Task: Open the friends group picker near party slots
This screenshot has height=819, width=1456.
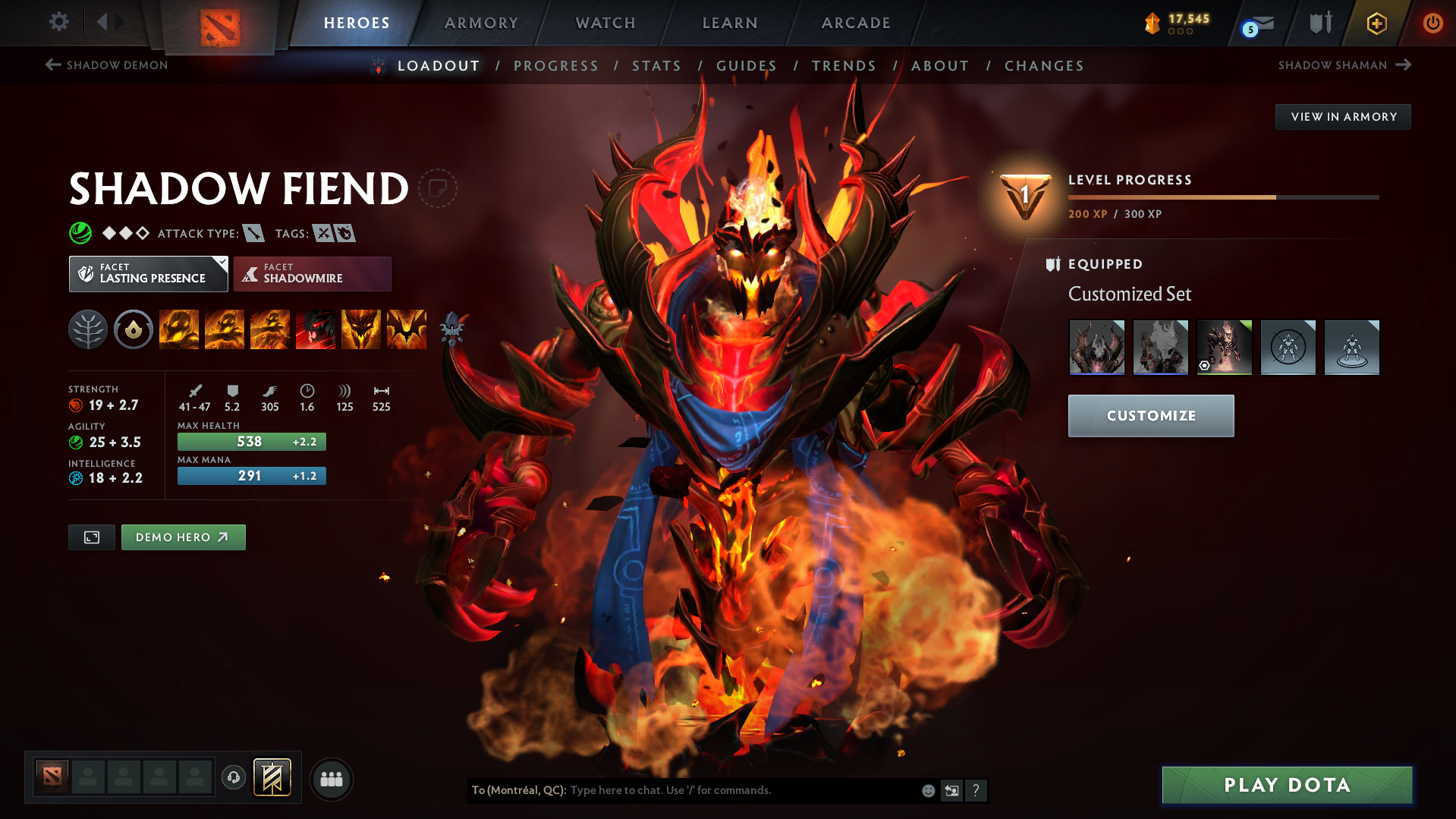Action: click(x=332, y=779)
